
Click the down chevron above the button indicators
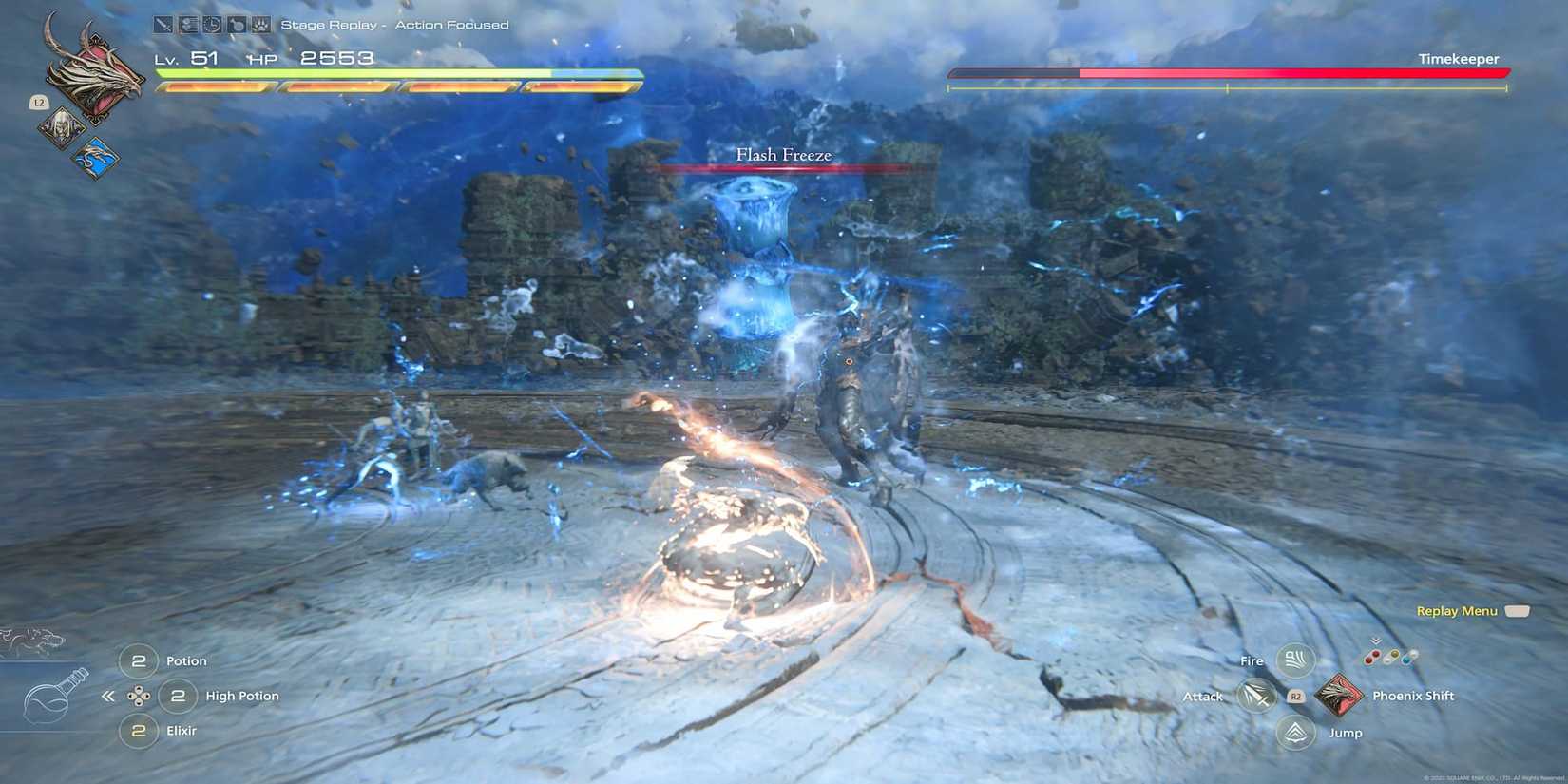tap(1375, 643)
